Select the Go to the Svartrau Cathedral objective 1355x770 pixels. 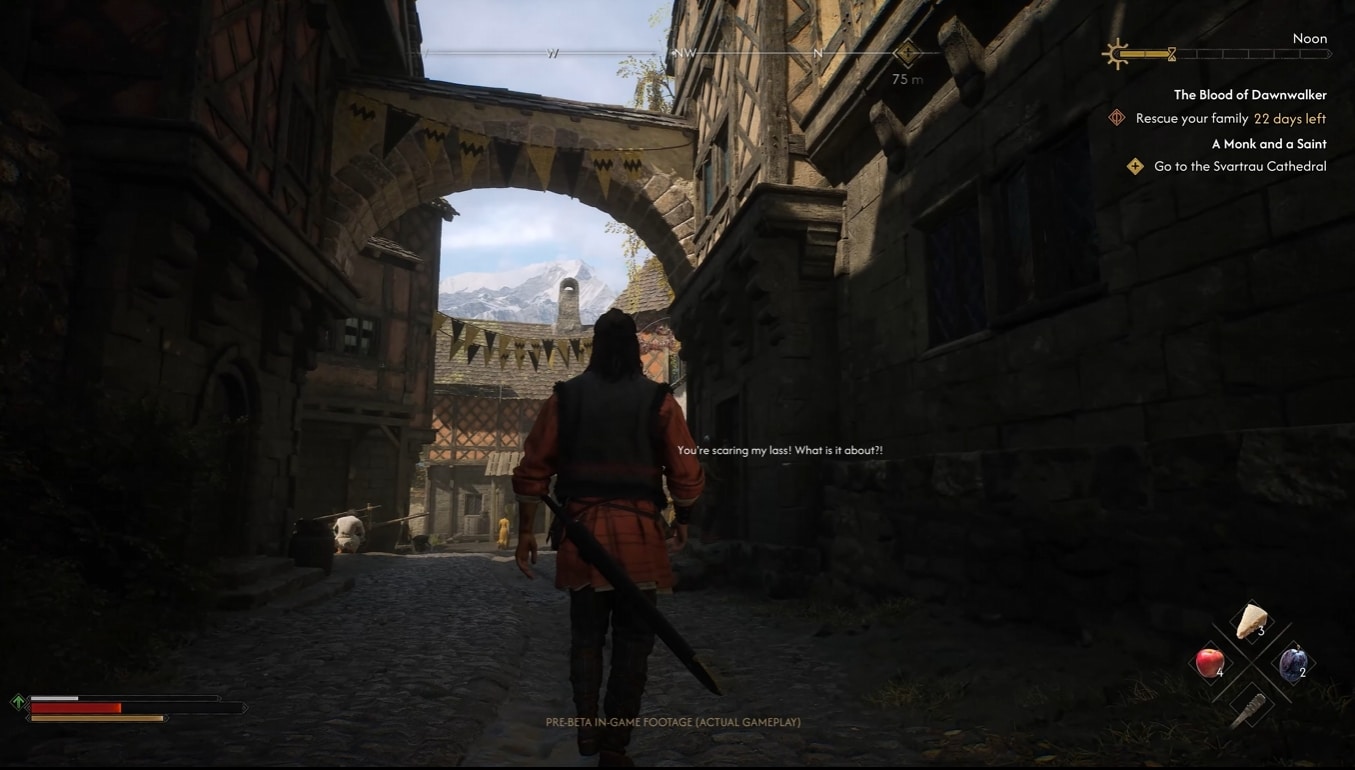pos(1239,167)
